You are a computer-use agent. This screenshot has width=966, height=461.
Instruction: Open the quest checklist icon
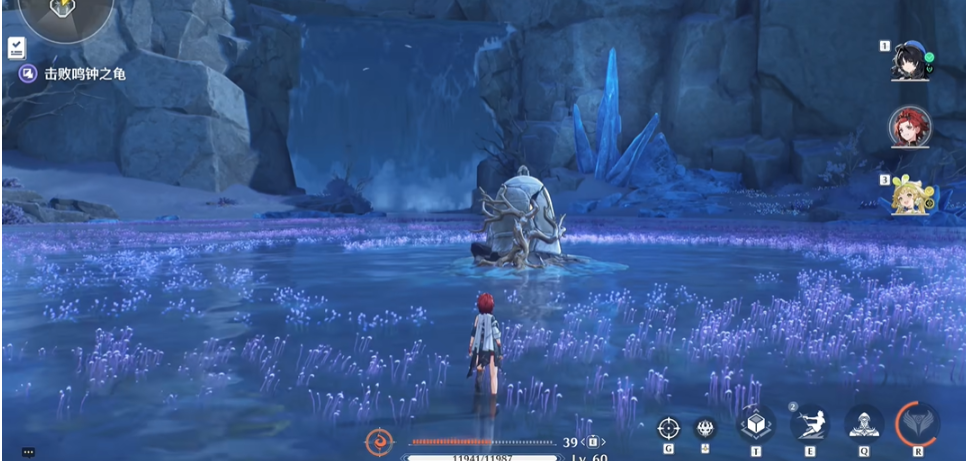(17, 47)
